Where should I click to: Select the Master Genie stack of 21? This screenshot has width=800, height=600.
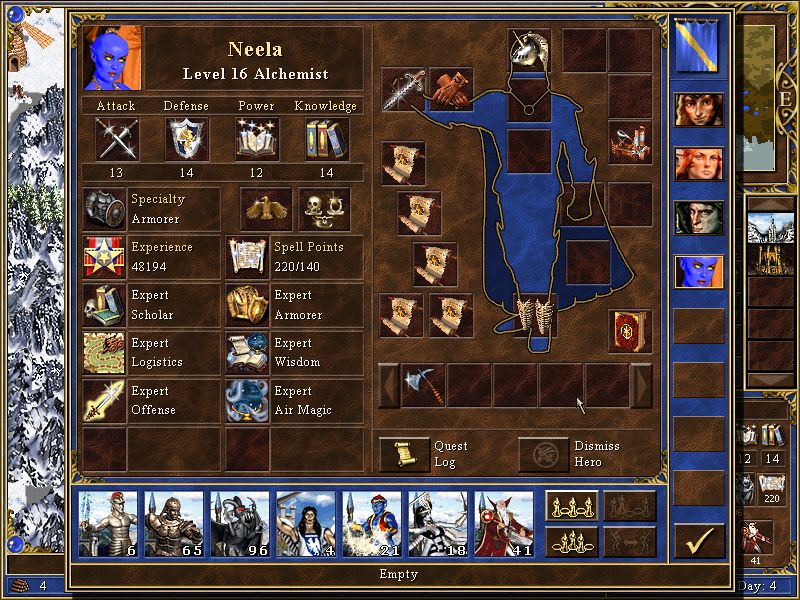point(372,523)
